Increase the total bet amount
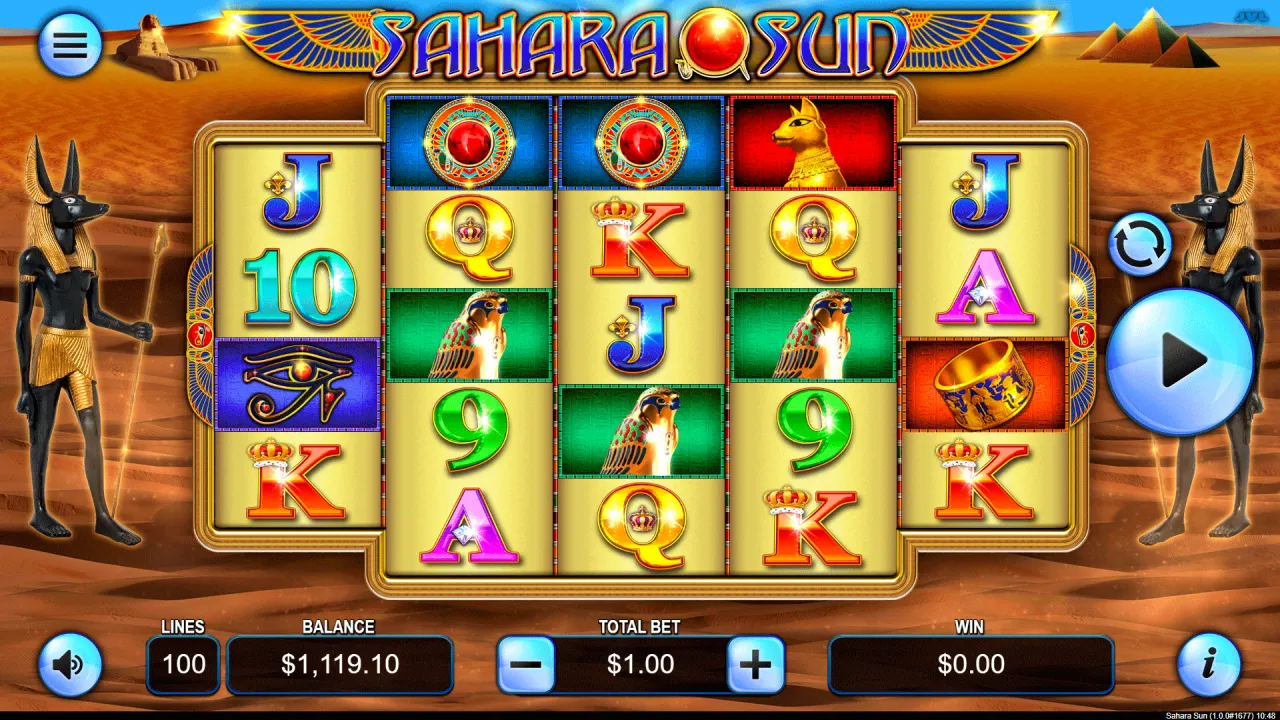 (756, 665)
